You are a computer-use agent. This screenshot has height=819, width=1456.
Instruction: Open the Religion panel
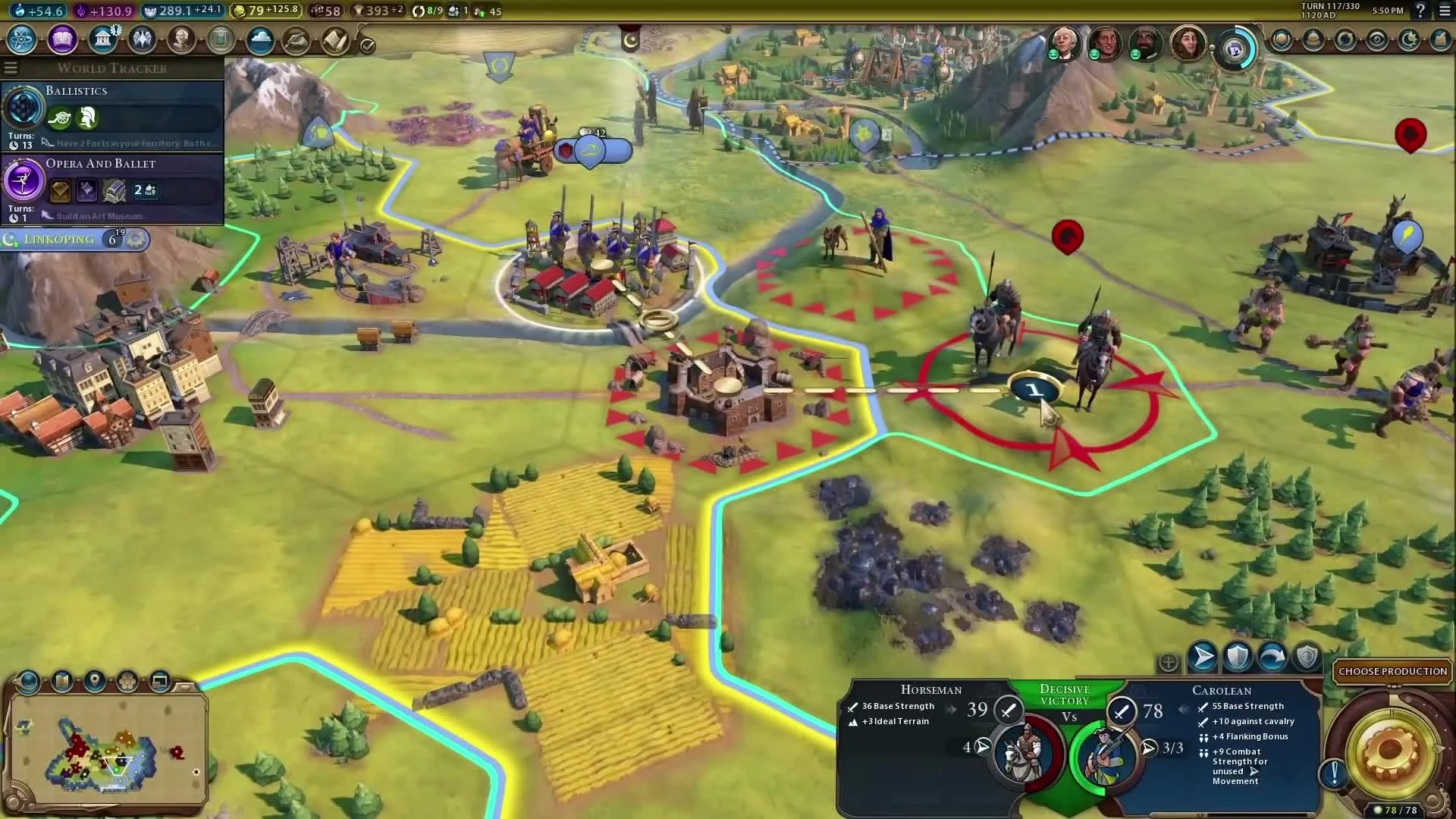(x=143, y=39)
